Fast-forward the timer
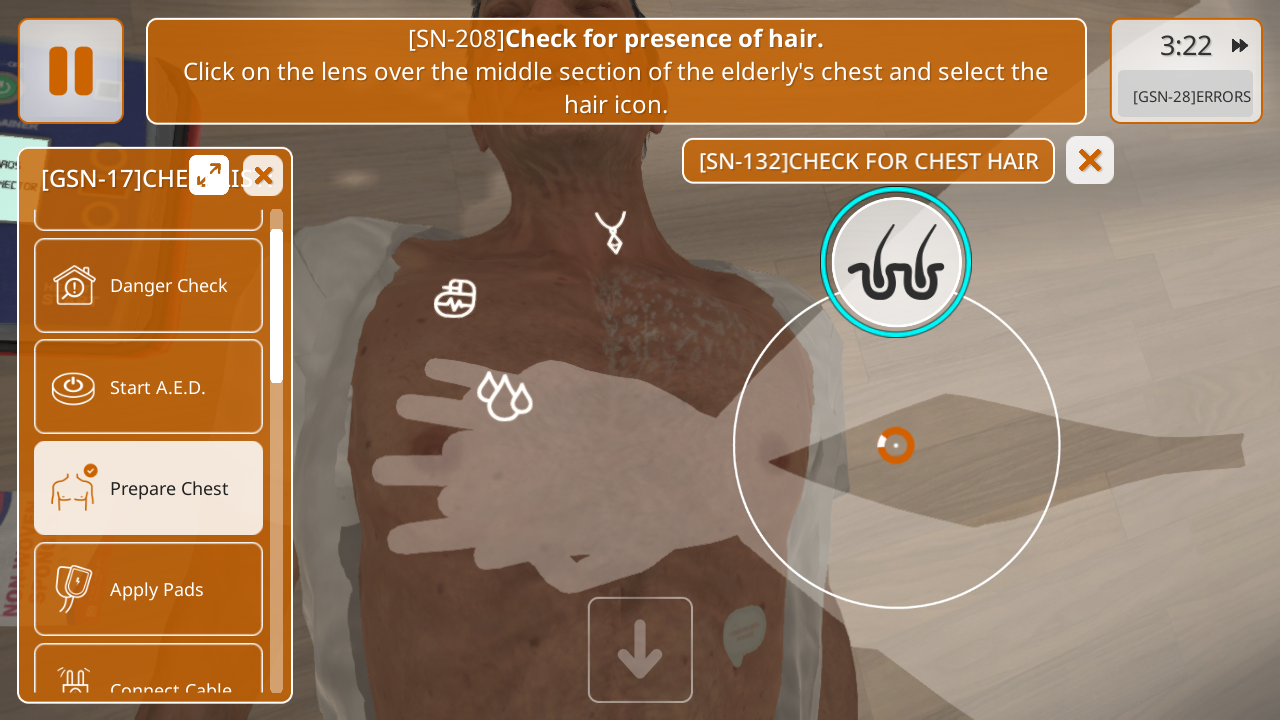This screenshot has height=720, width=1280. click(x=1240, y=45)
